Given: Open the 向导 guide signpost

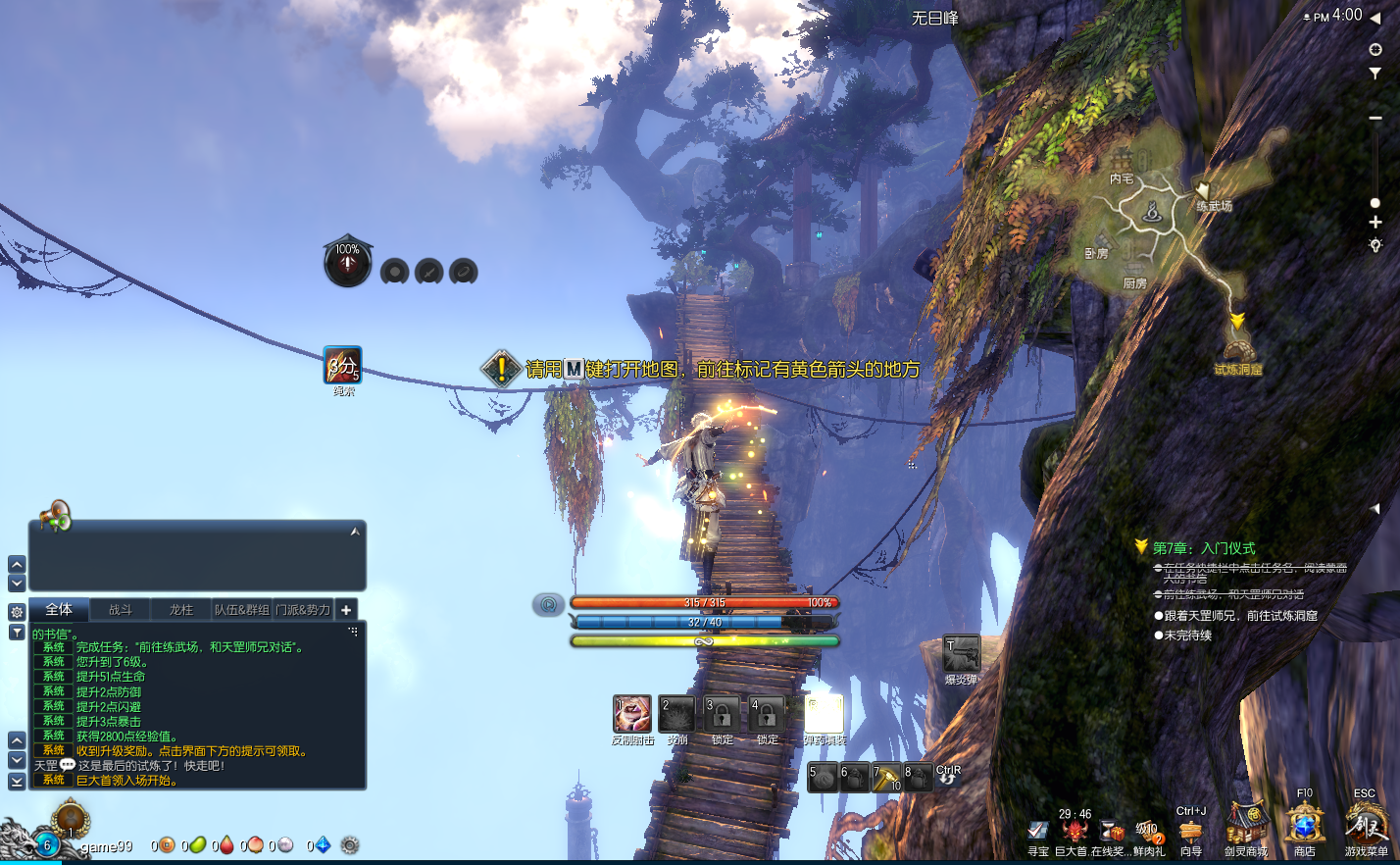Looking at the screenshot, I should click(1191, 832).
